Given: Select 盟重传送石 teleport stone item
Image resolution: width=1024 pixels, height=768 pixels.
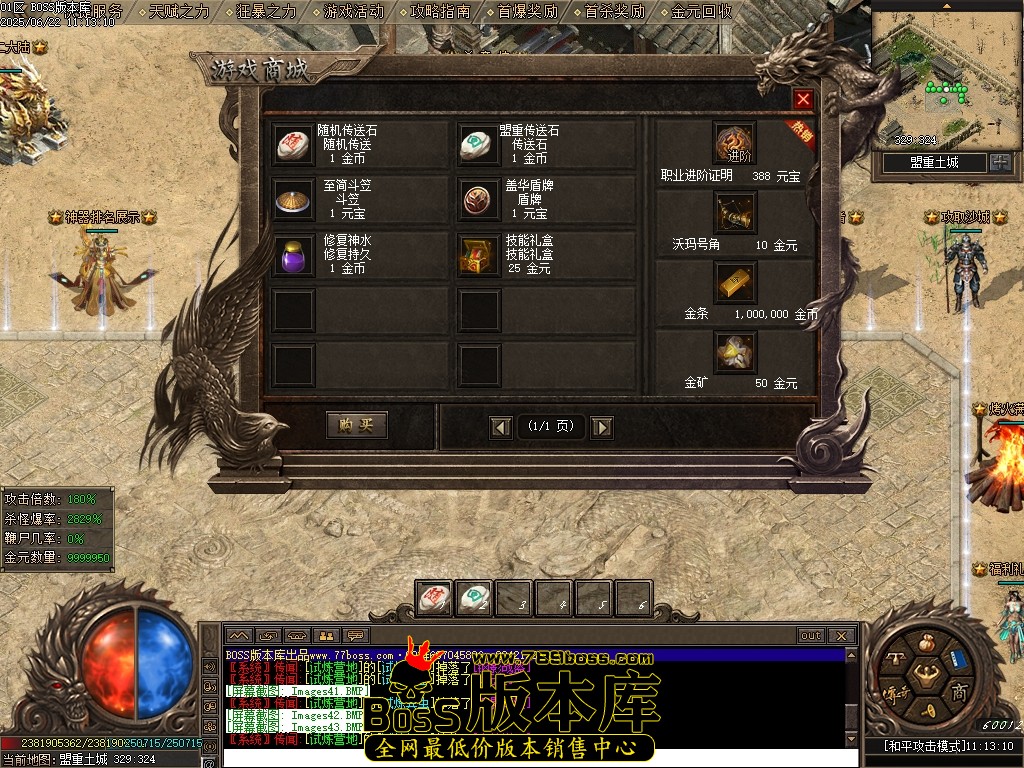Looking at the screenshot, I should (x=477, y=145).
